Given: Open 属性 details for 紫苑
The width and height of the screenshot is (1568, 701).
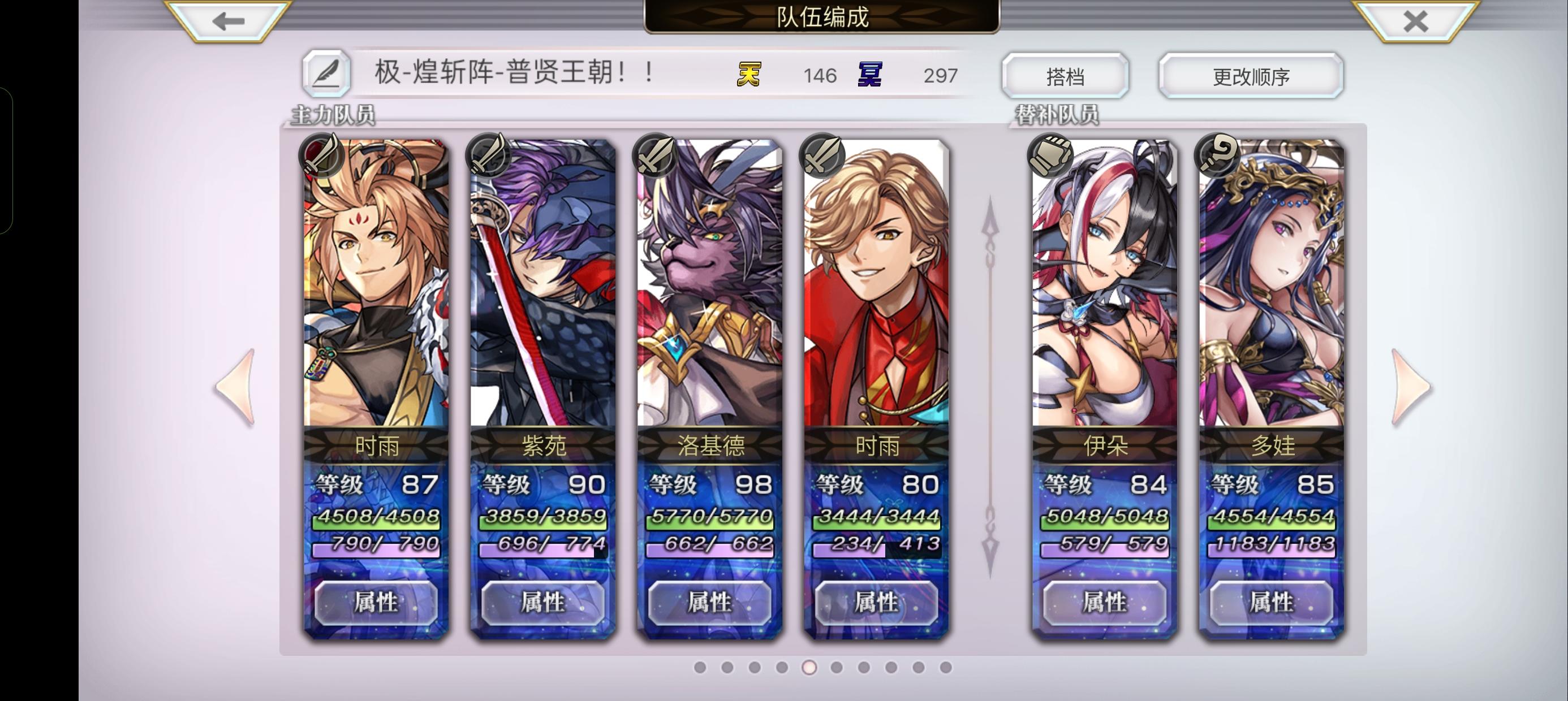Looking at the screenshot, I should pos(544,603).
